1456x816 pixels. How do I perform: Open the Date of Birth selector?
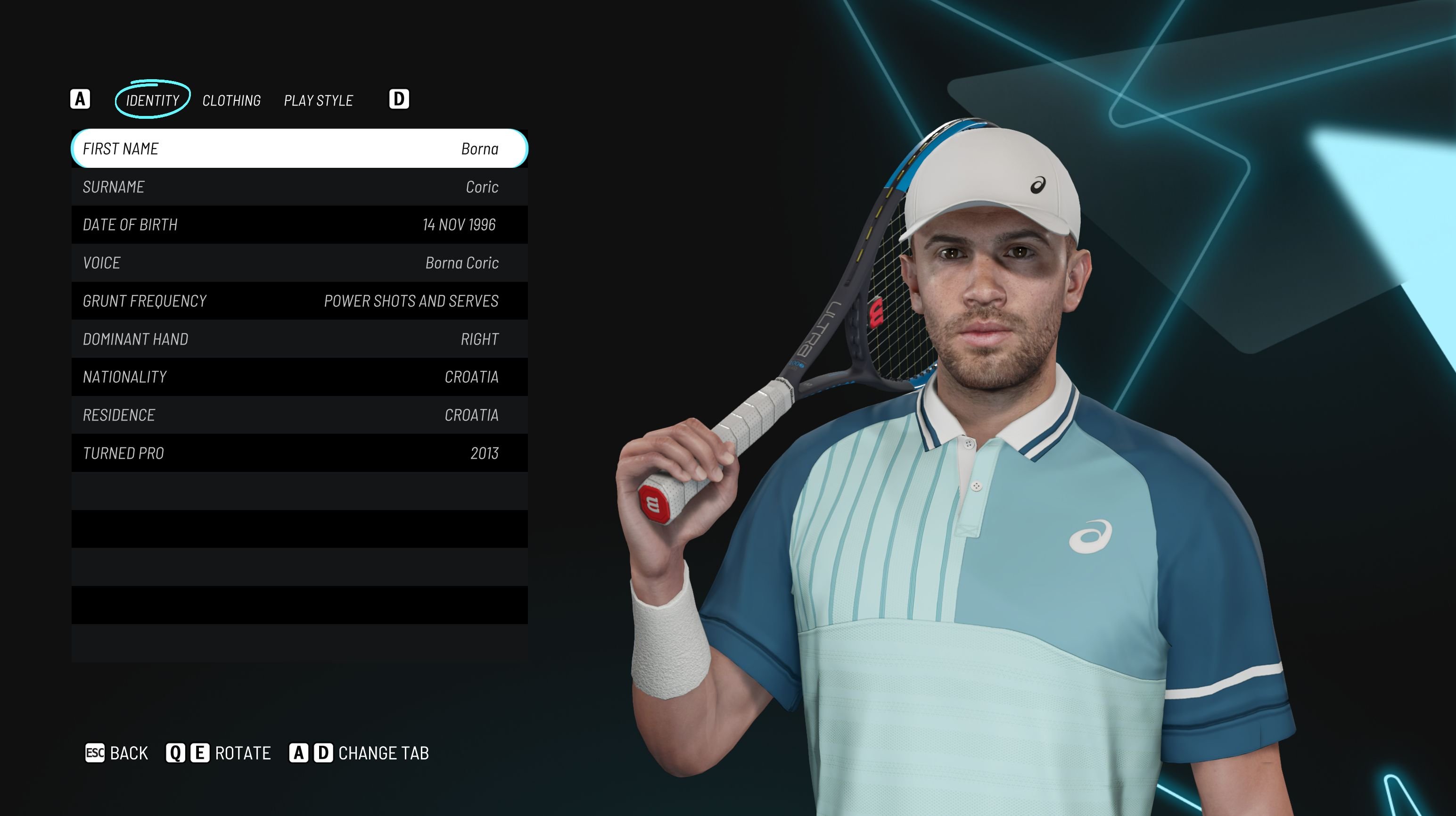(x=299, y=224)
